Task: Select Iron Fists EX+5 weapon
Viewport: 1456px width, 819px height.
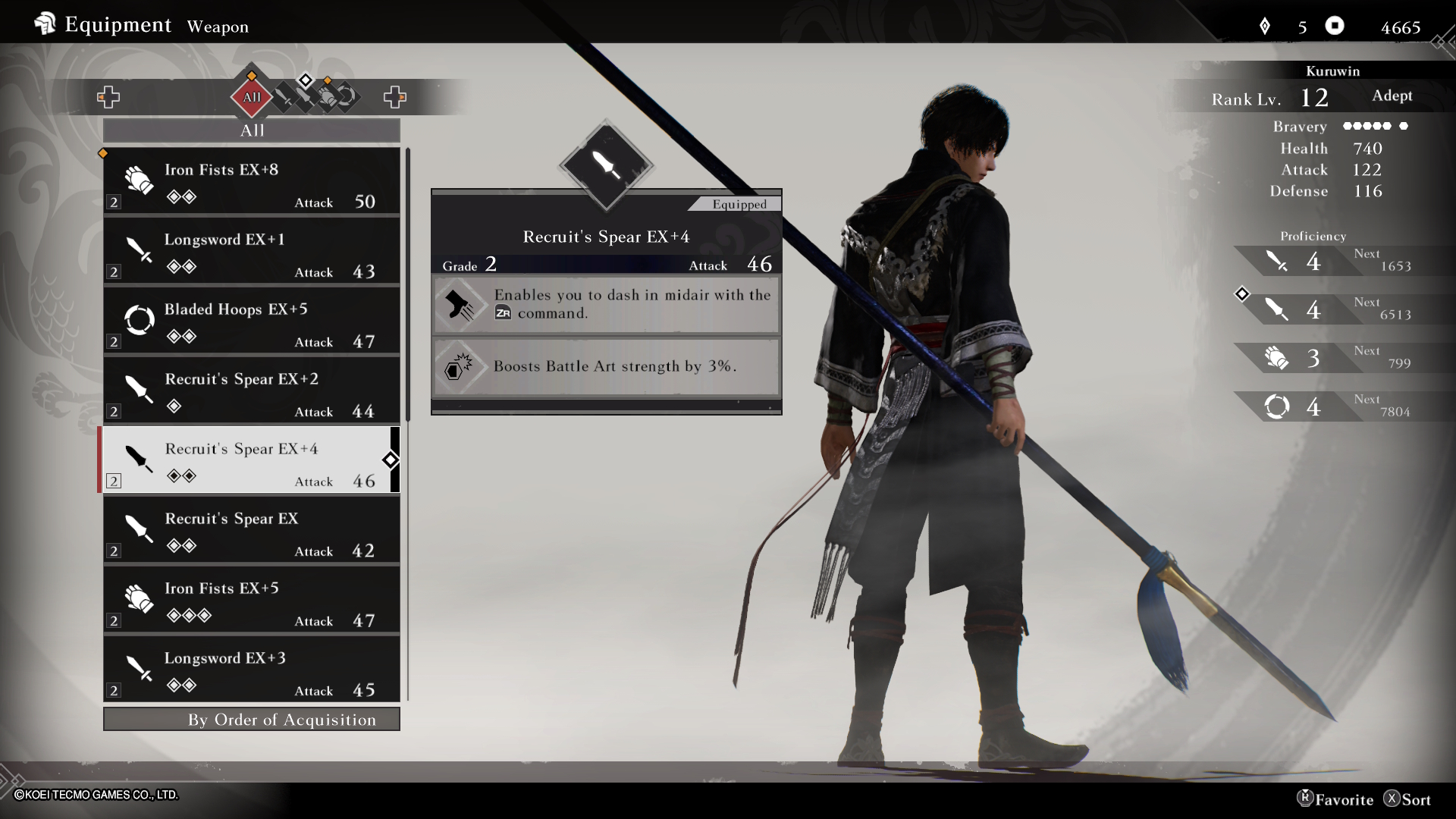Action: click(251, 601)
